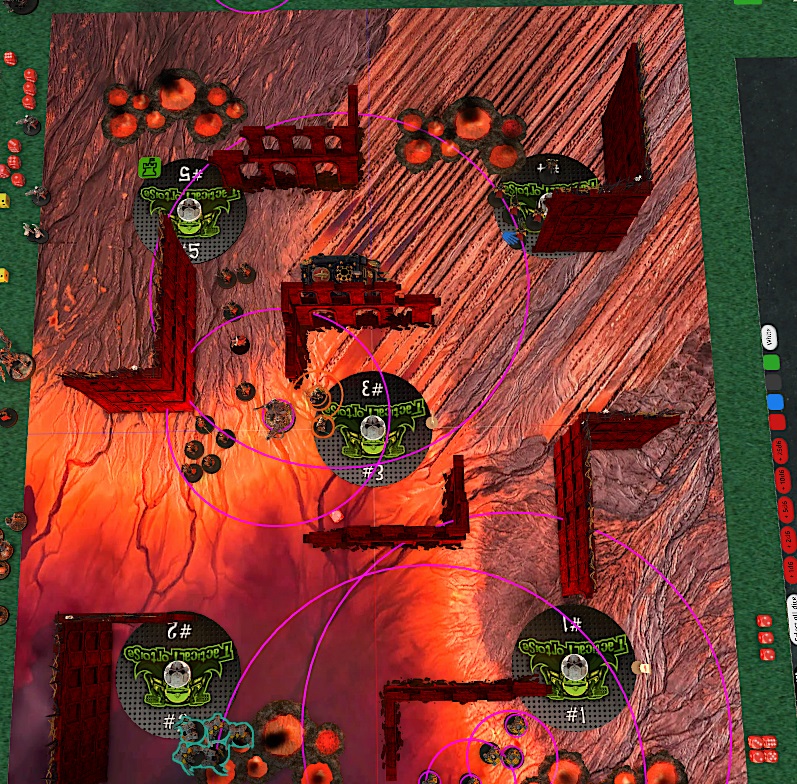Viewport: 797px width, 784px height.
Task: Toggle the green rook icon beside objective #5
Action: pos(149,165)
